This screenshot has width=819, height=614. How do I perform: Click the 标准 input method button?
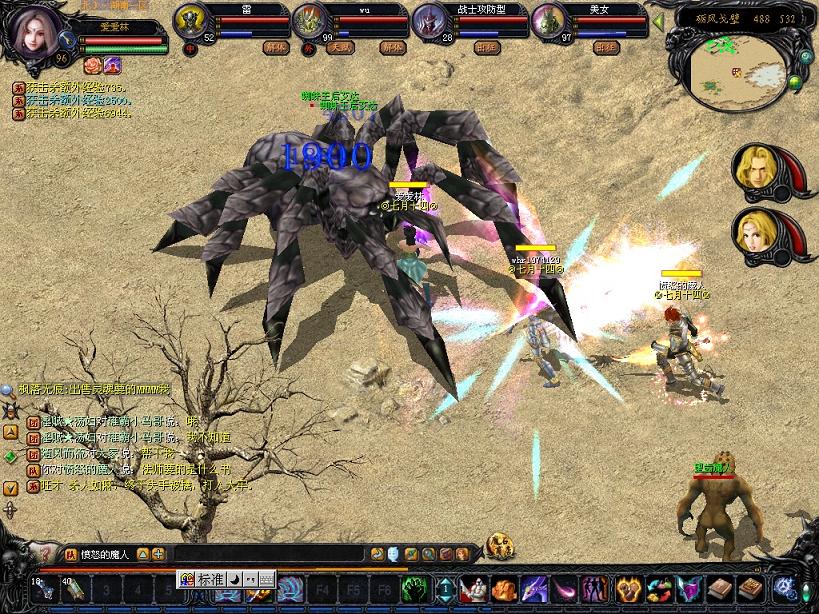pos(210,579)
